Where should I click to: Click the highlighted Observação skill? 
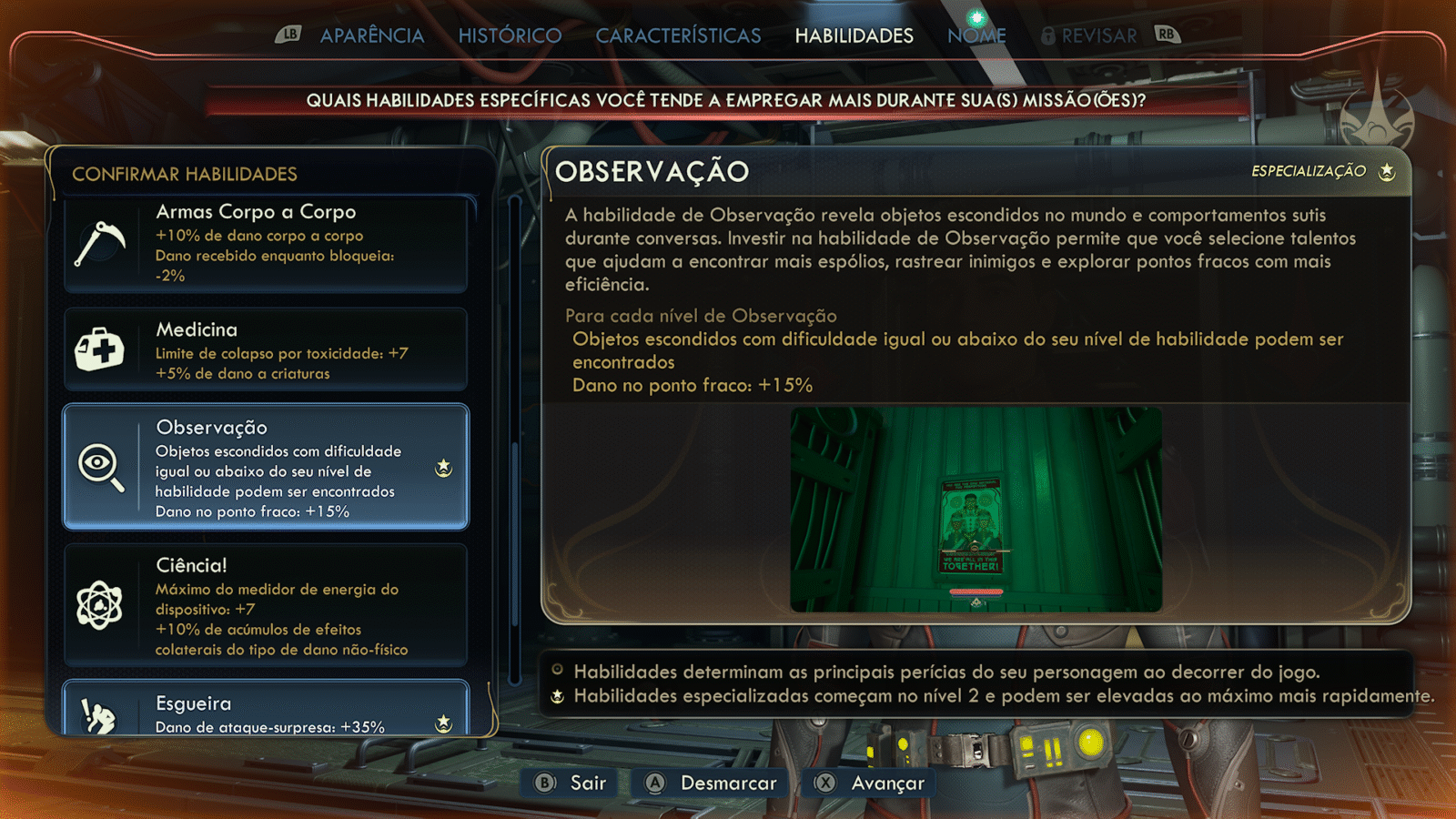coord(265,467)
